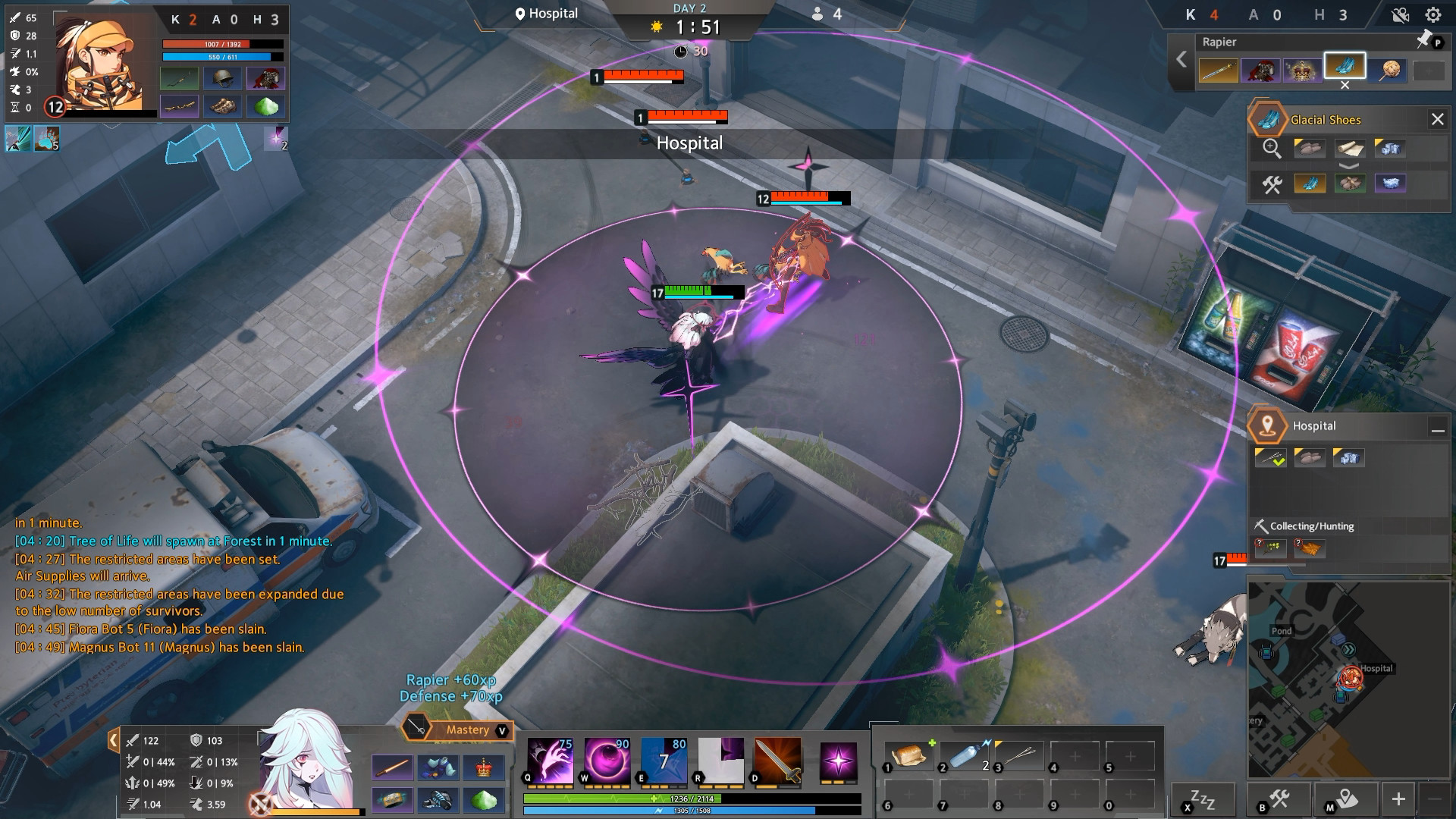Minimize the Hospital area panel
This screenshot has width=1456, height=819.
click(1437, 428)
